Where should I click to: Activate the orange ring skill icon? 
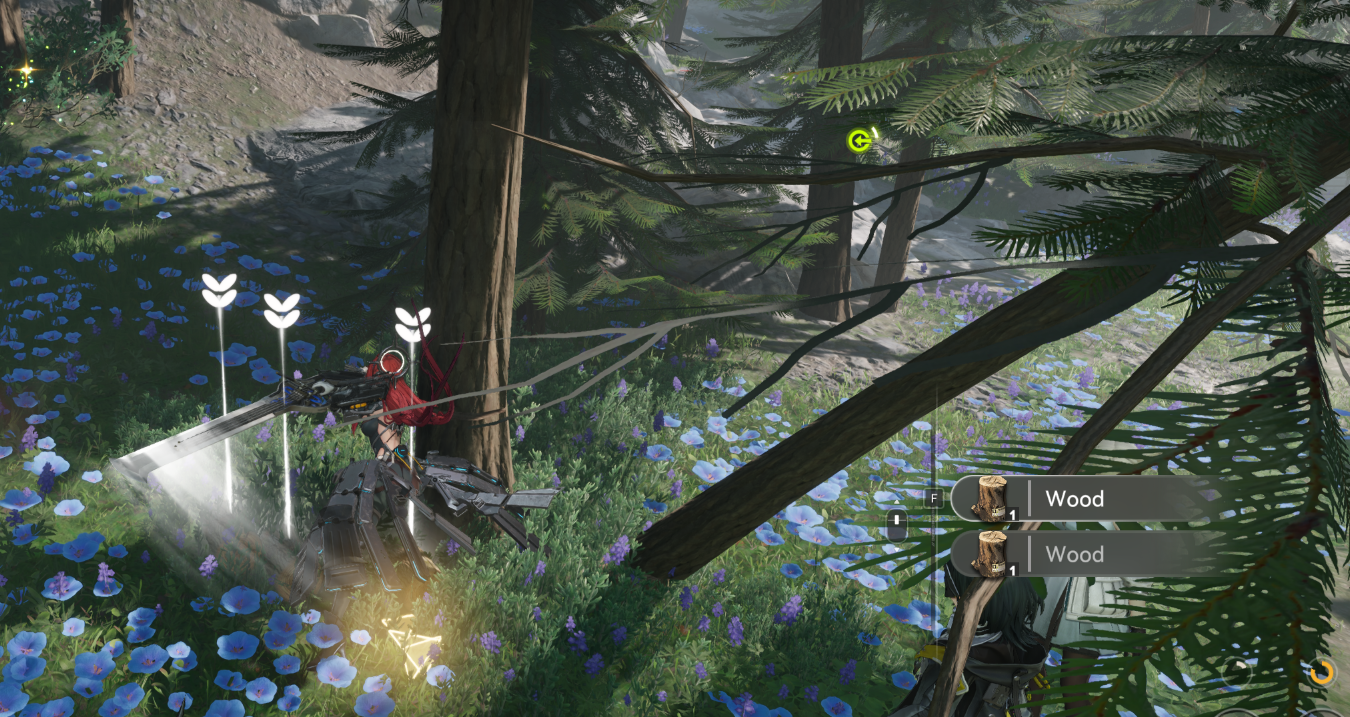click(1321, 671)
